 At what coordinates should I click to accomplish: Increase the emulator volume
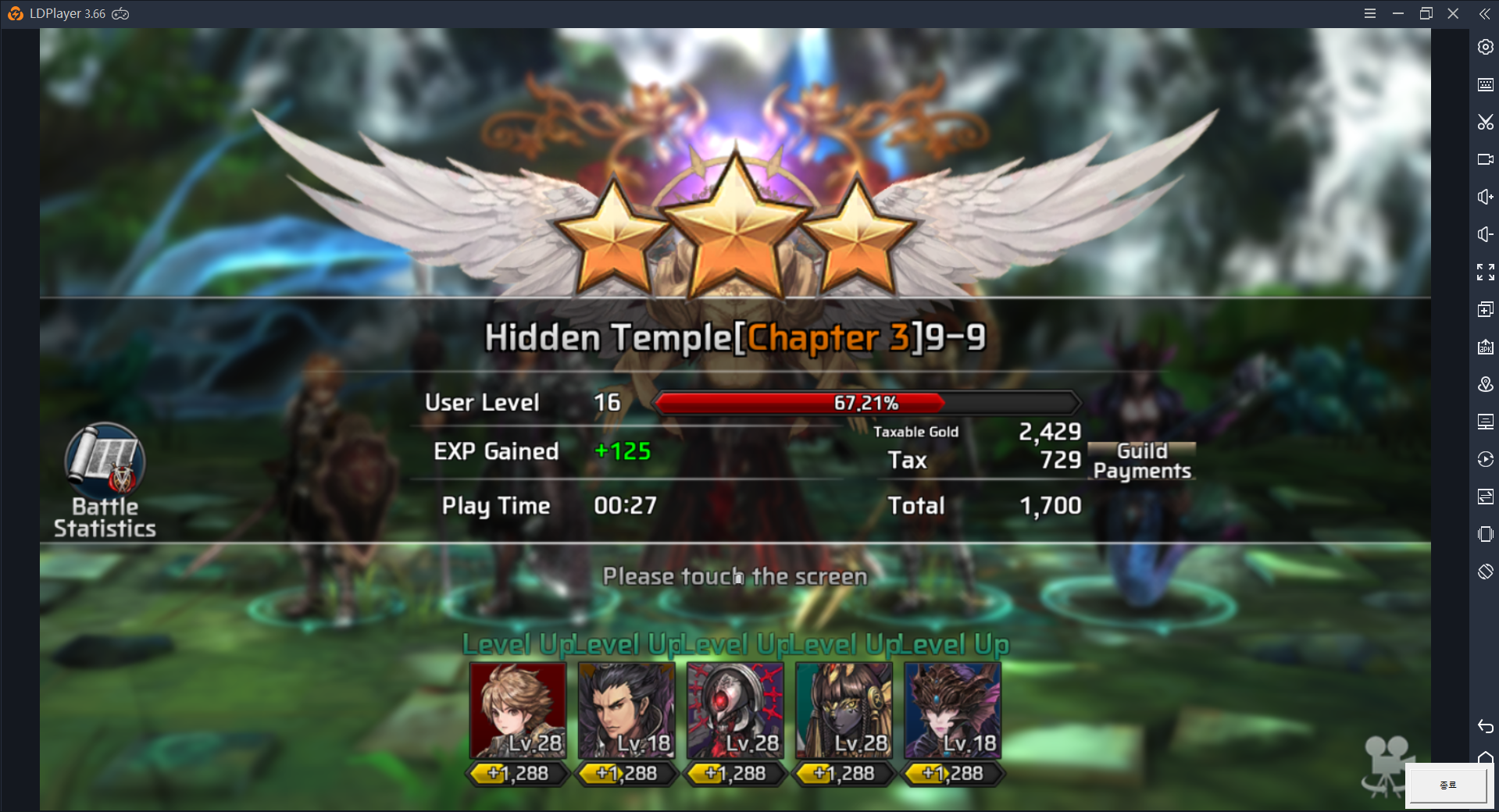click(x=1485, y=196)
